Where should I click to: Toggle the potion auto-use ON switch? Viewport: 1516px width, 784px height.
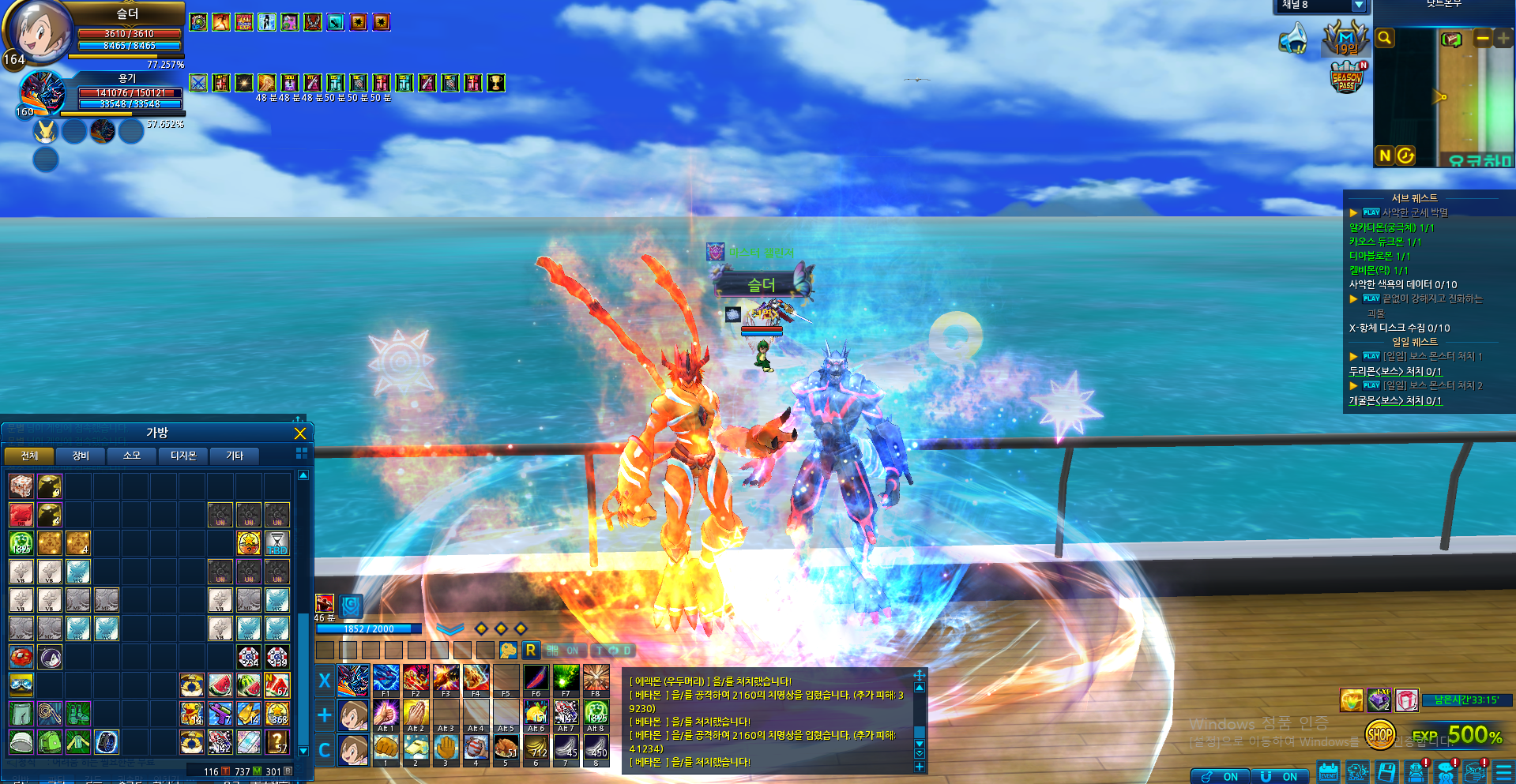click(1220, 776)
